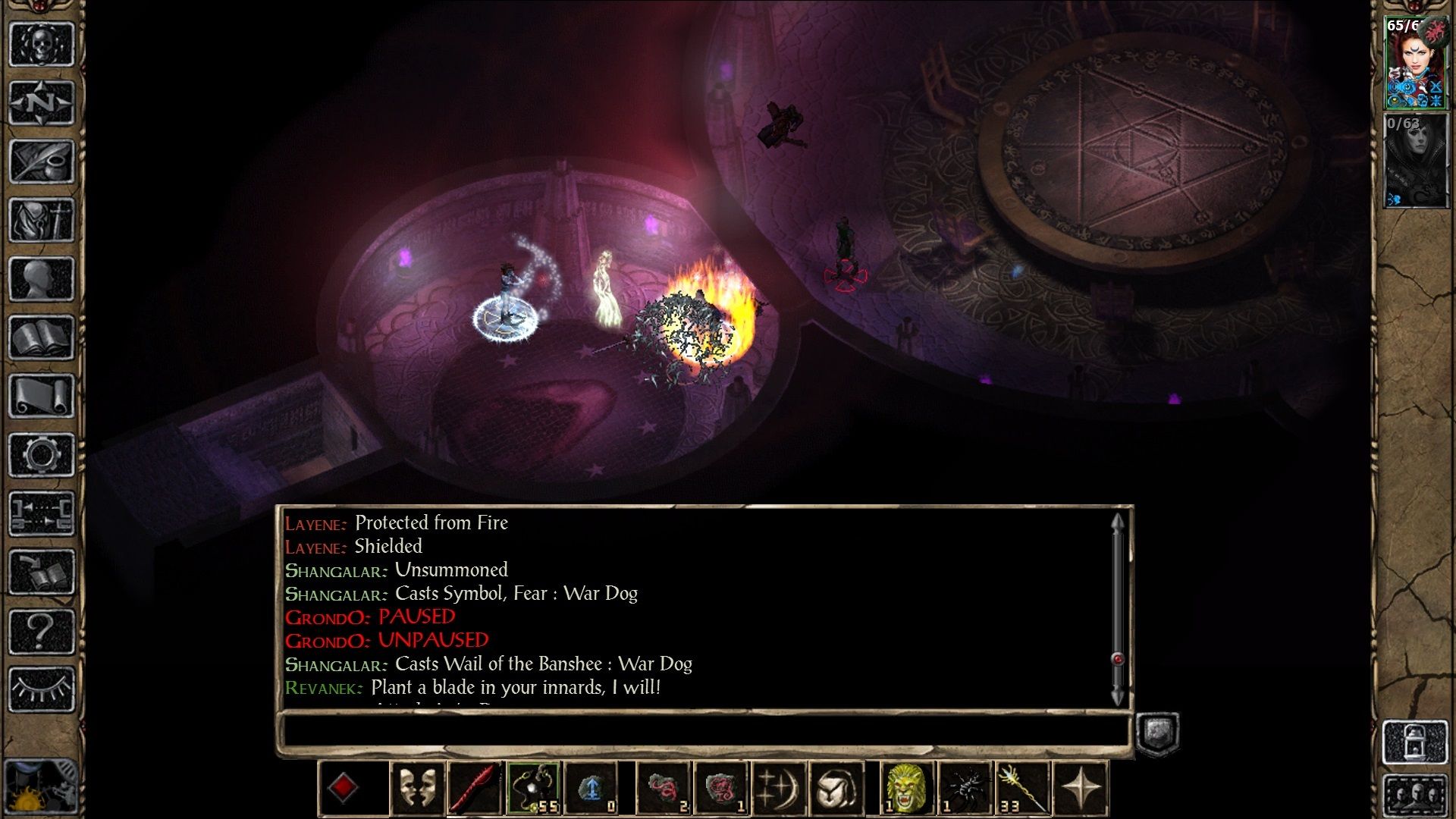Open special abilities with the star button

[x=1081, y=789]
